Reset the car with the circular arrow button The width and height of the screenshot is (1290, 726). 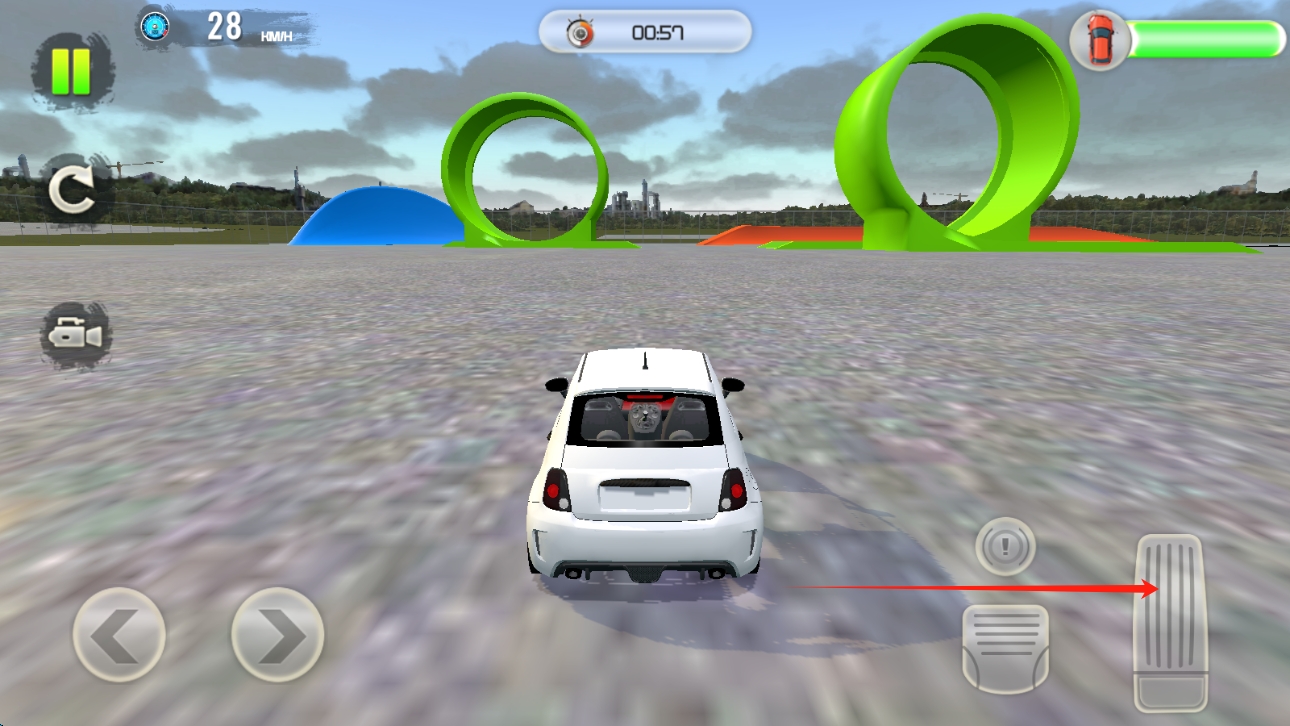click(75, 191)
